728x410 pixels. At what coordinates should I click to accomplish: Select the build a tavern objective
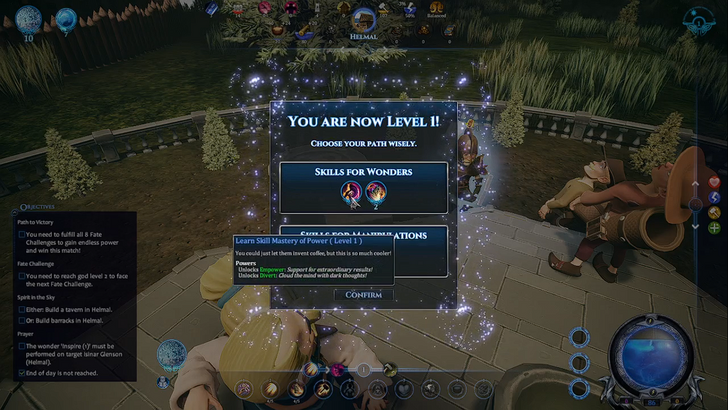(x=22, y=311)
